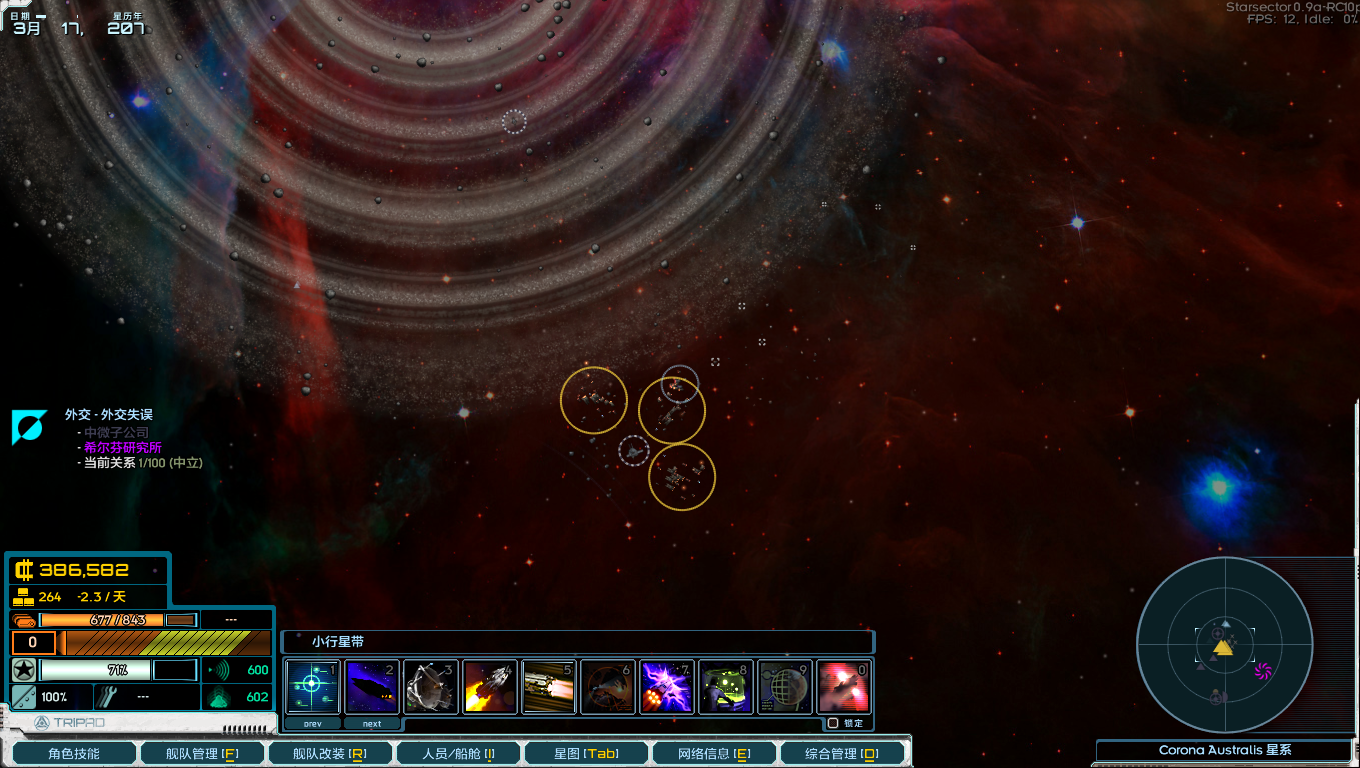Click the green scavenge ability in slot 8

pos(725,686)
